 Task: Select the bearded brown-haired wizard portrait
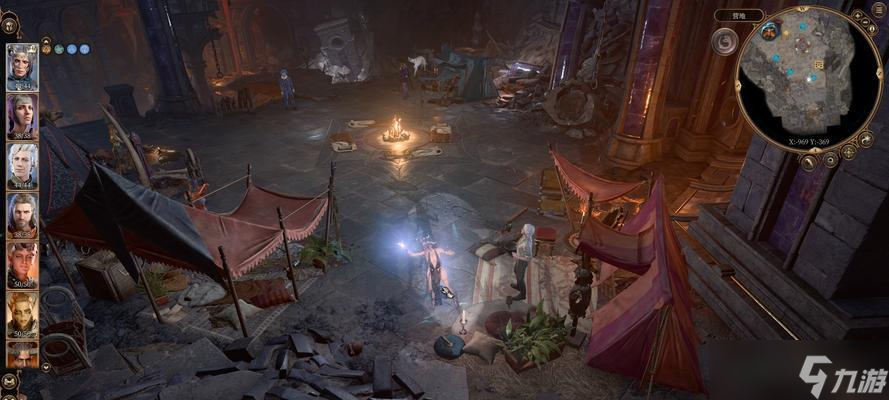(x=21, y=212)
